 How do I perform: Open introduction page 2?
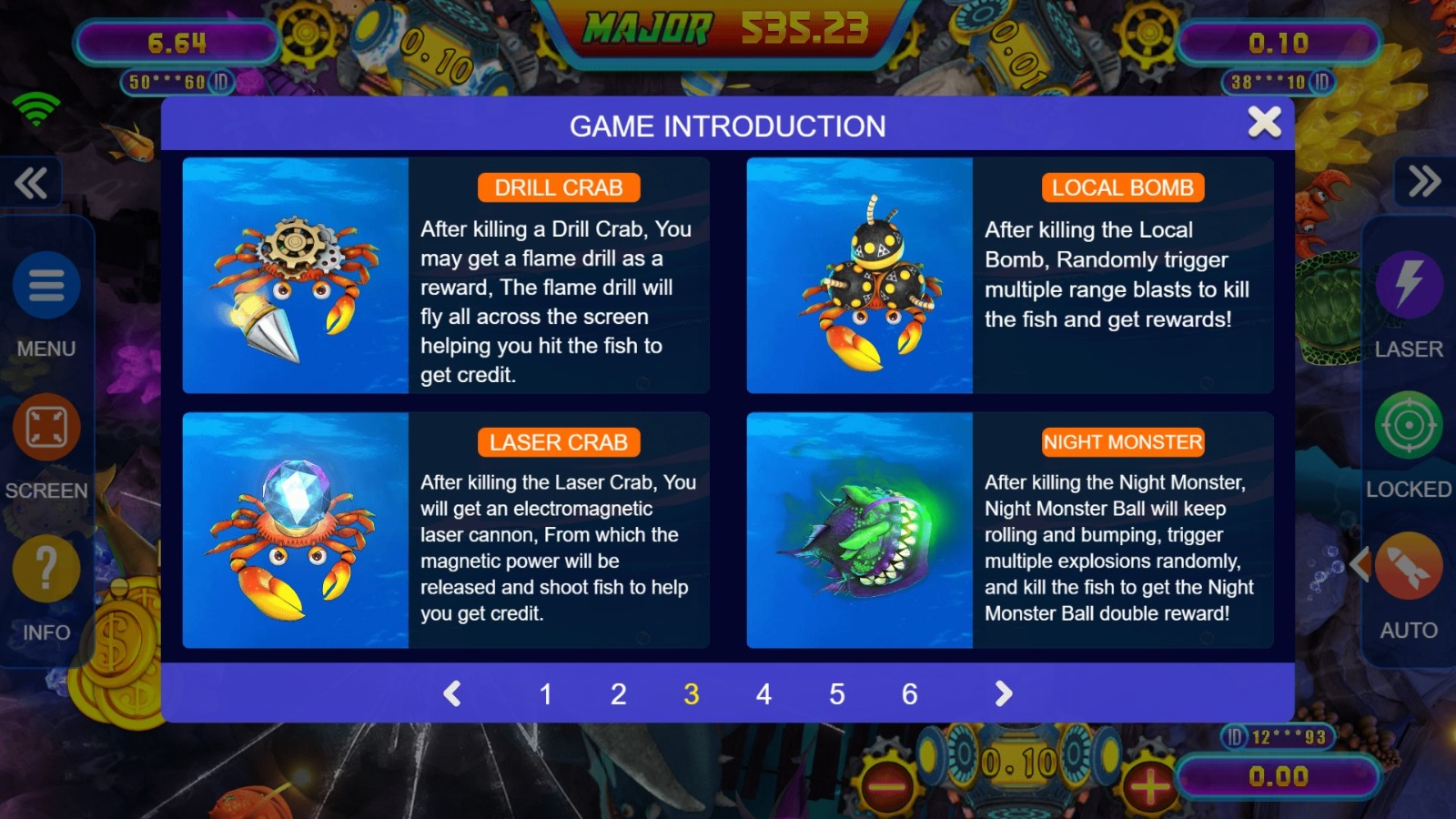(618, 694)
